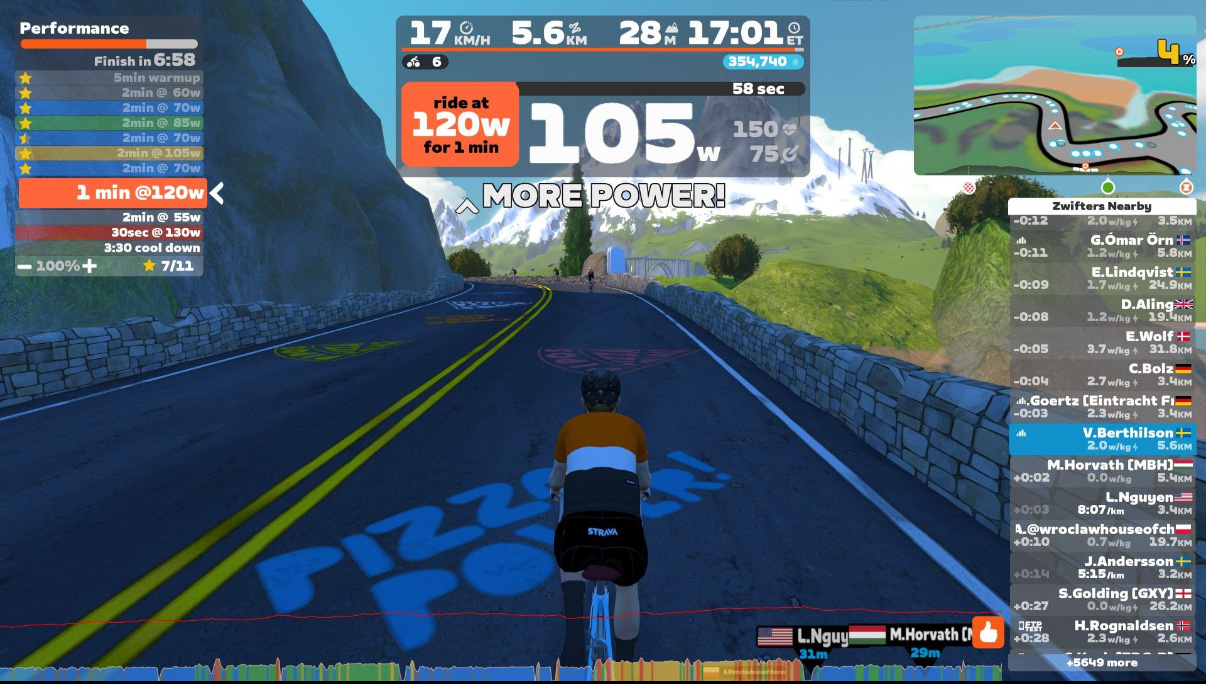Increase workout intensity with the plus button

point(90,266)
